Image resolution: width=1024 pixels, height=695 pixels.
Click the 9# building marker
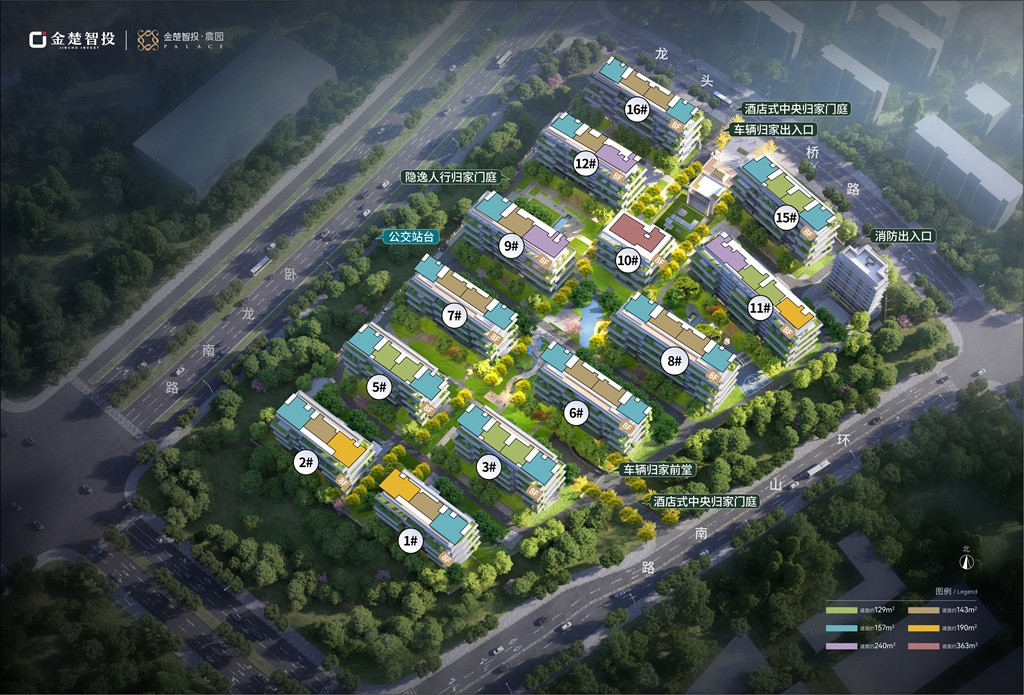tap(513, 245)
